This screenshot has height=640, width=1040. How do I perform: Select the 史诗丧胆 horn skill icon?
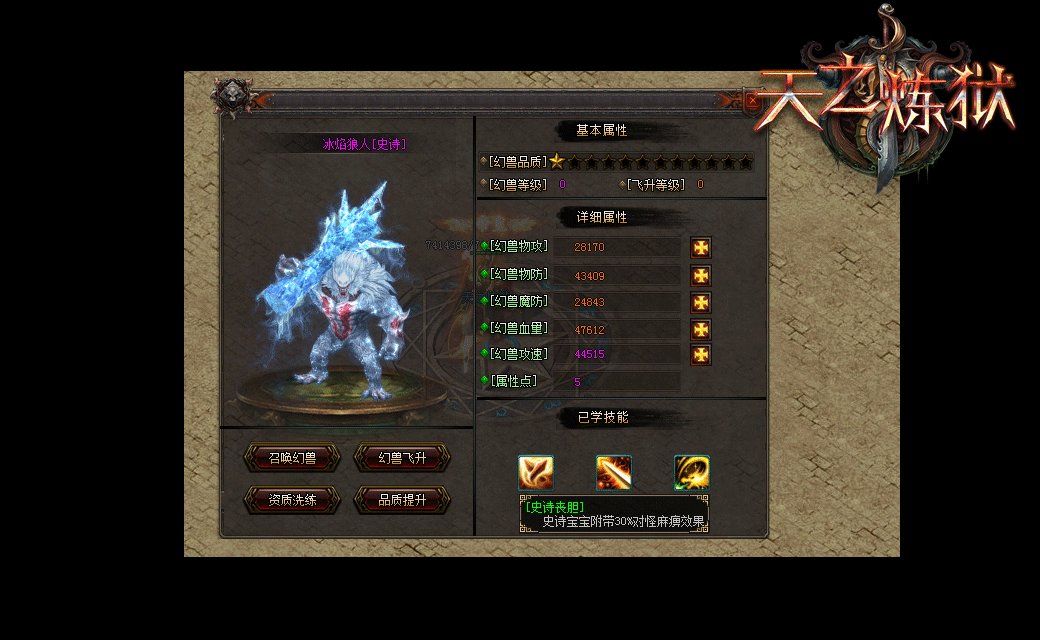(536, 472)
